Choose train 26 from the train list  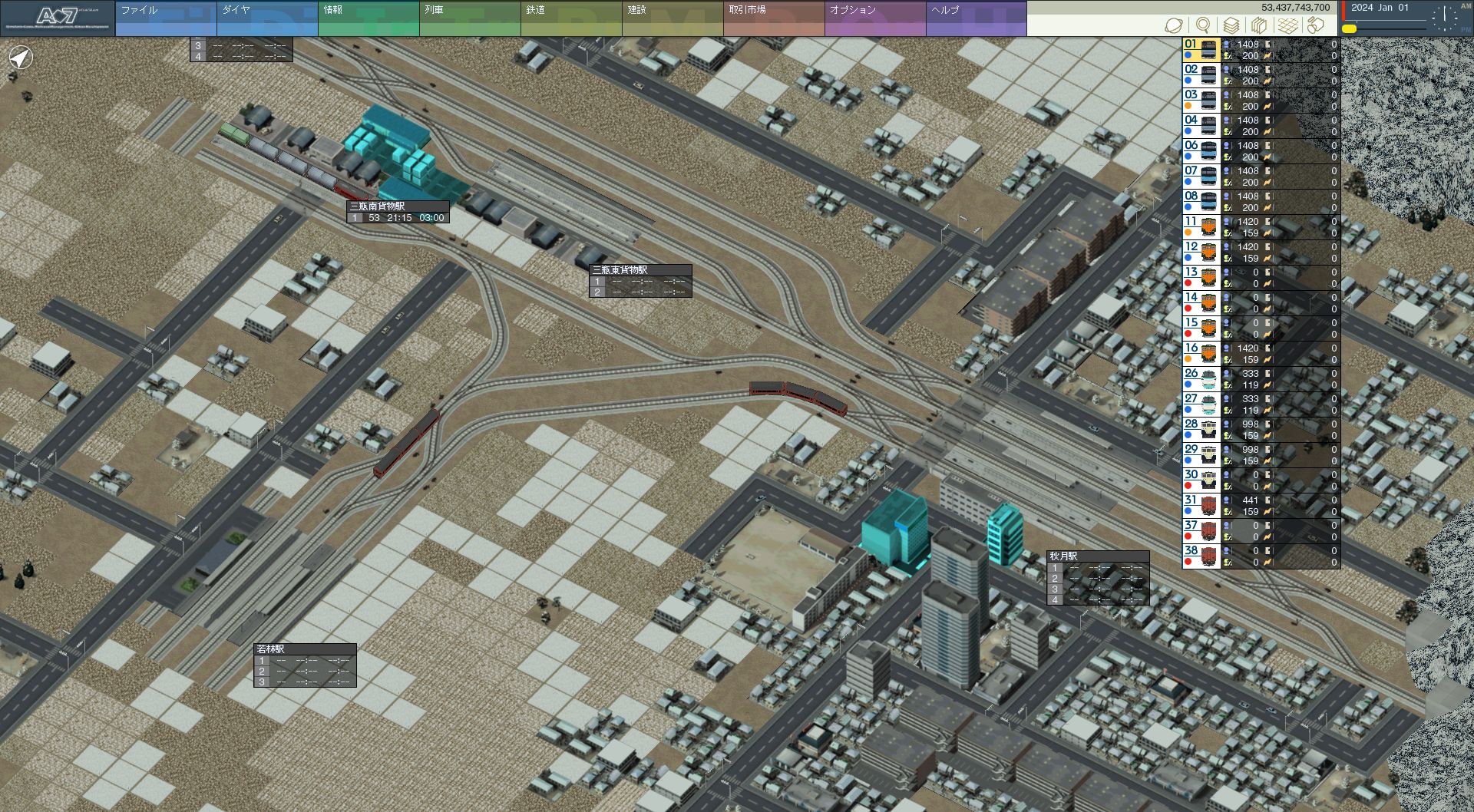pyautogui.click(x=1209, y=379)
